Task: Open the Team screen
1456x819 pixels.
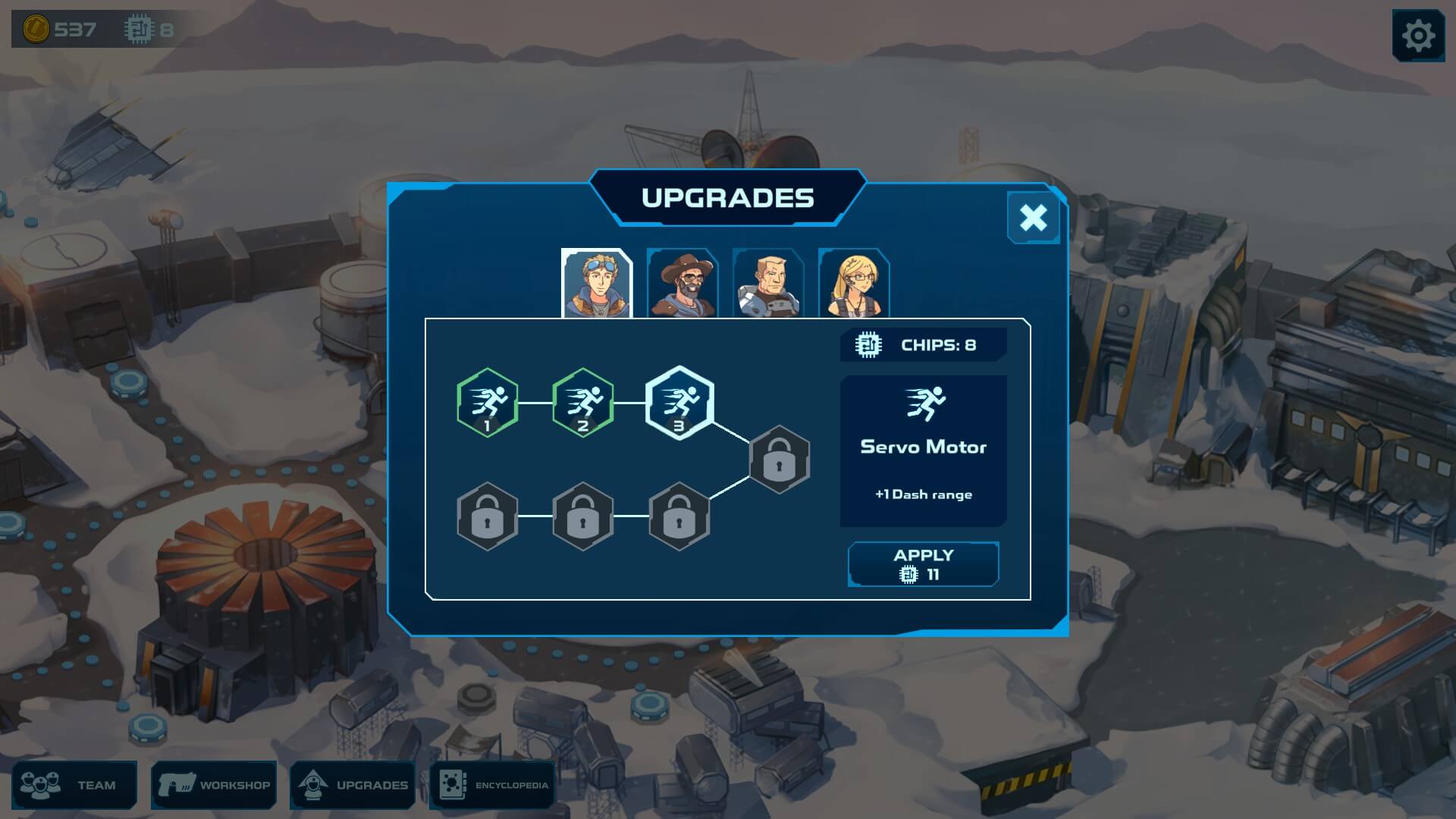Action: [74, 785]
